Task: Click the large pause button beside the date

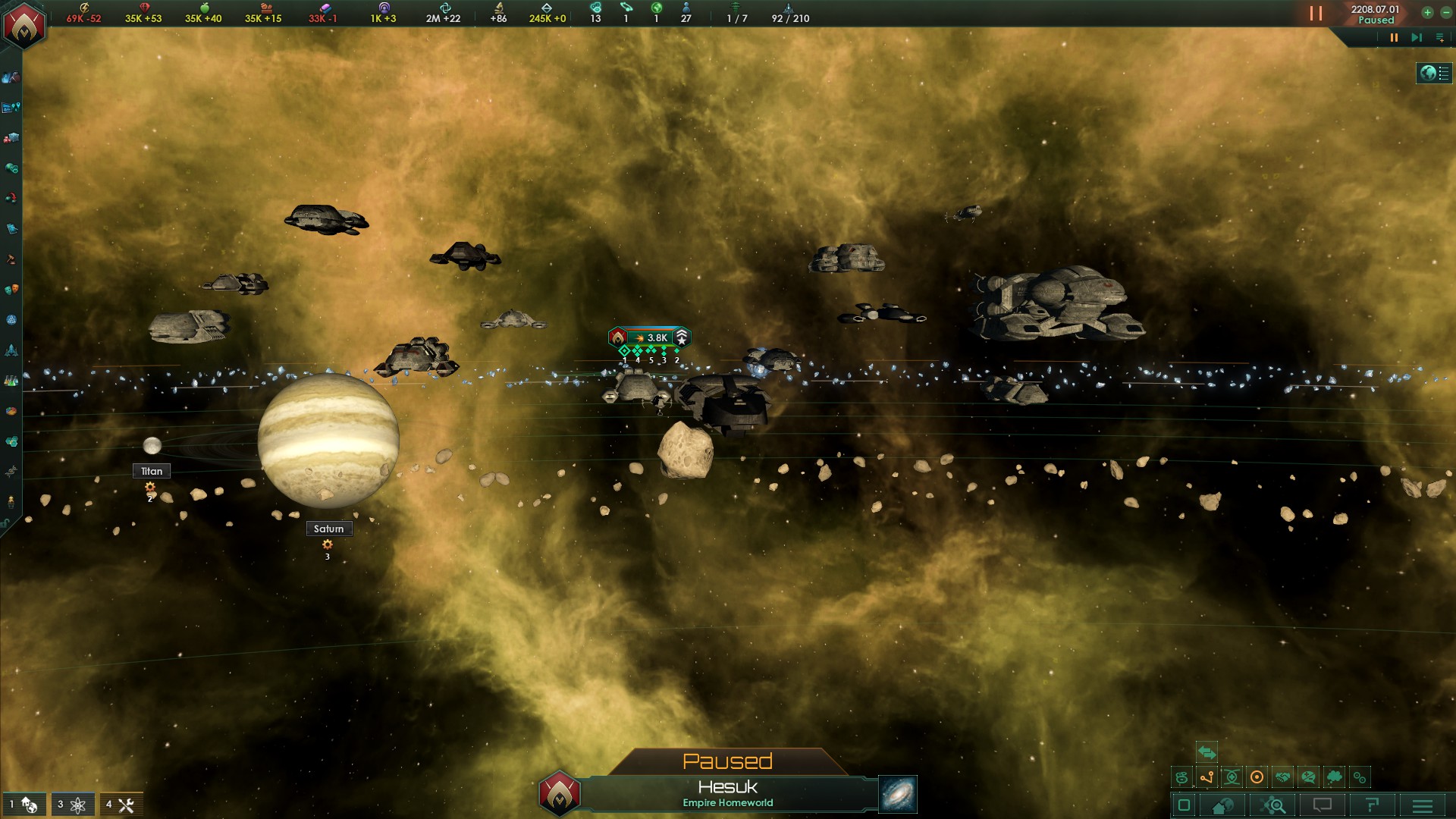Action: tap(1316, 14)
